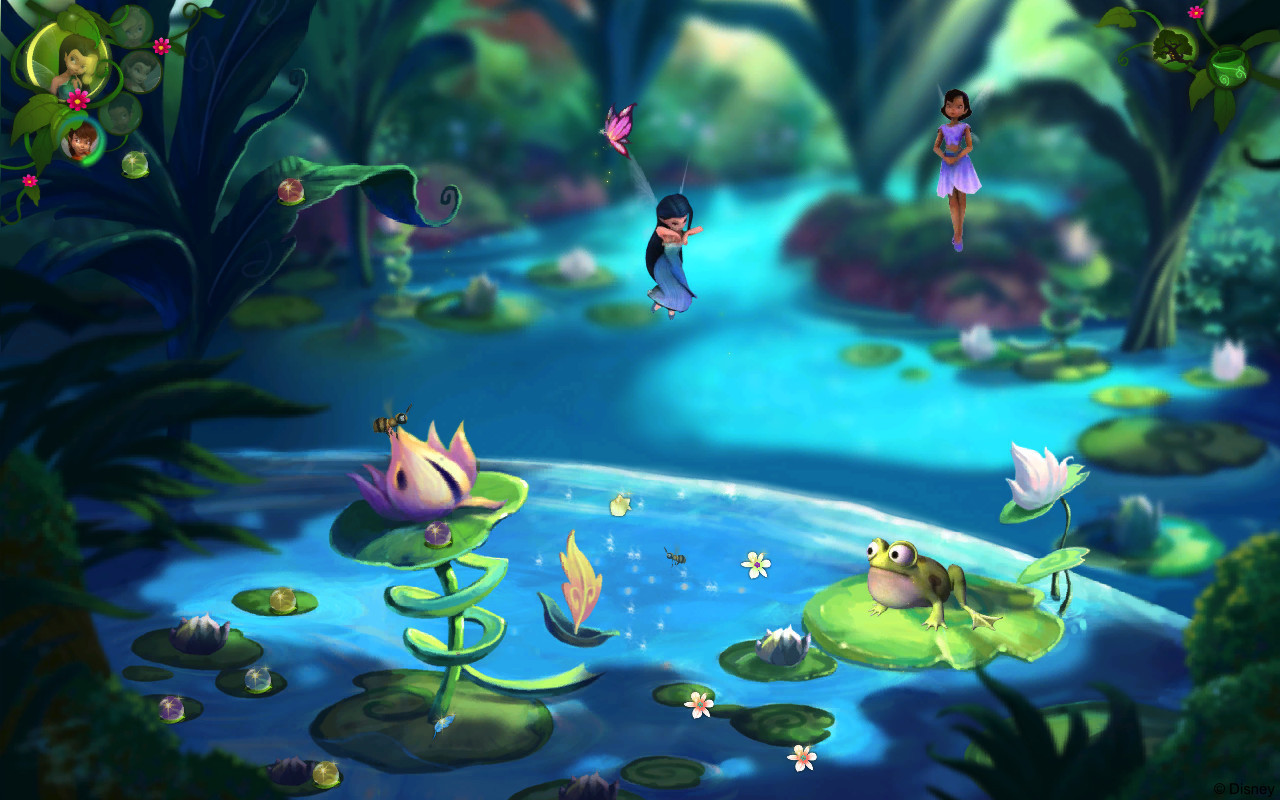Click Silvermist's portrait bubble on the vine

click(x=141, y=72)
